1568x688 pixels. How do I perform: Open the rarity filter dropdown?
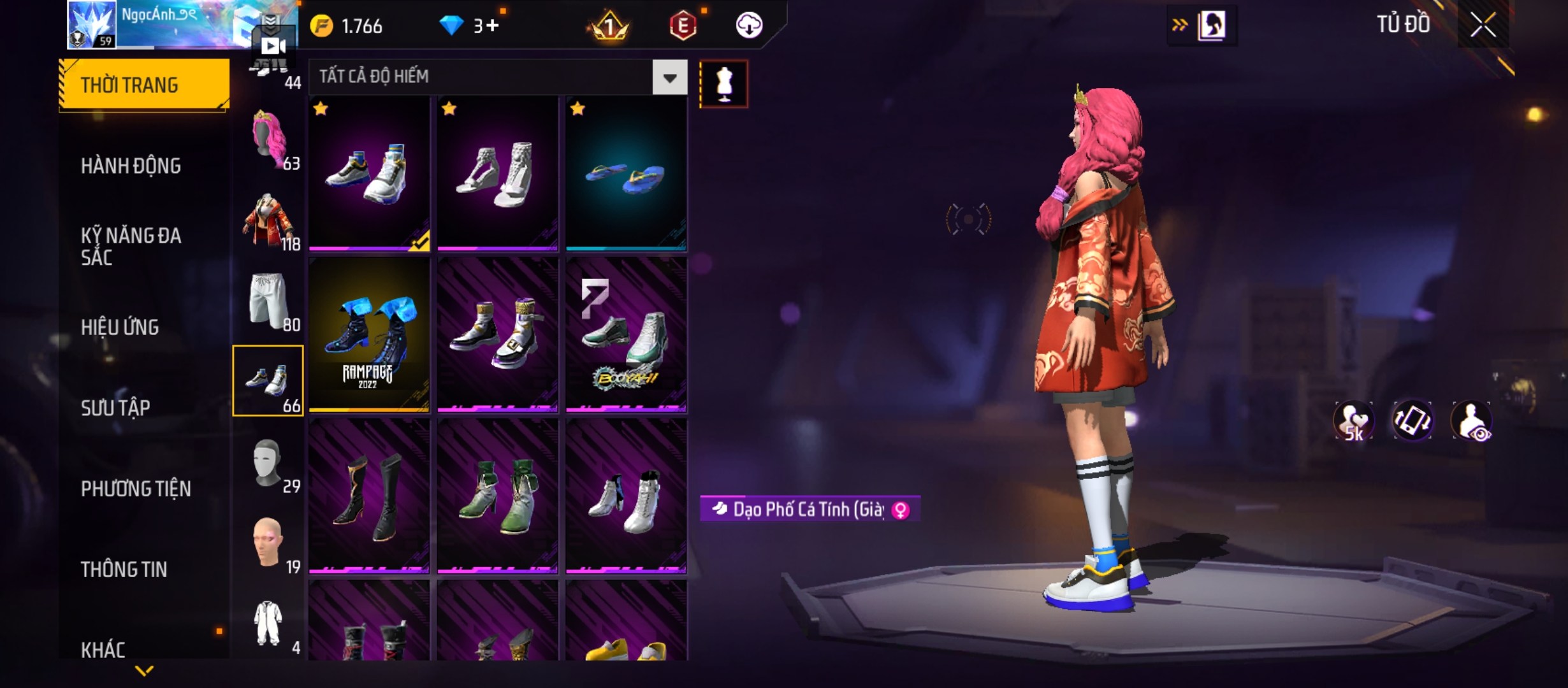pyautogui.click(x=669, y=78)
